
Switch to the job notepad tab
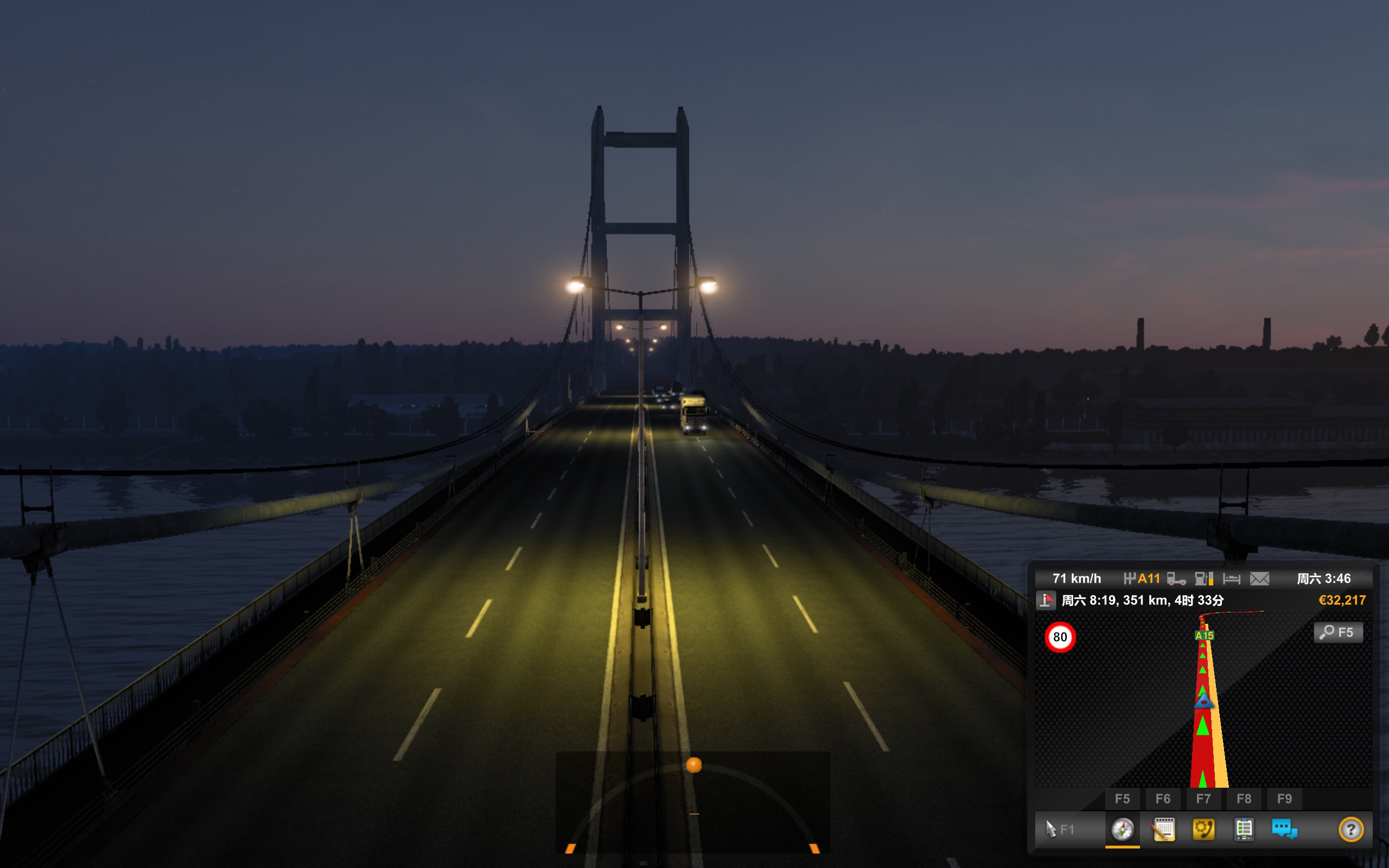[1163, 829]
